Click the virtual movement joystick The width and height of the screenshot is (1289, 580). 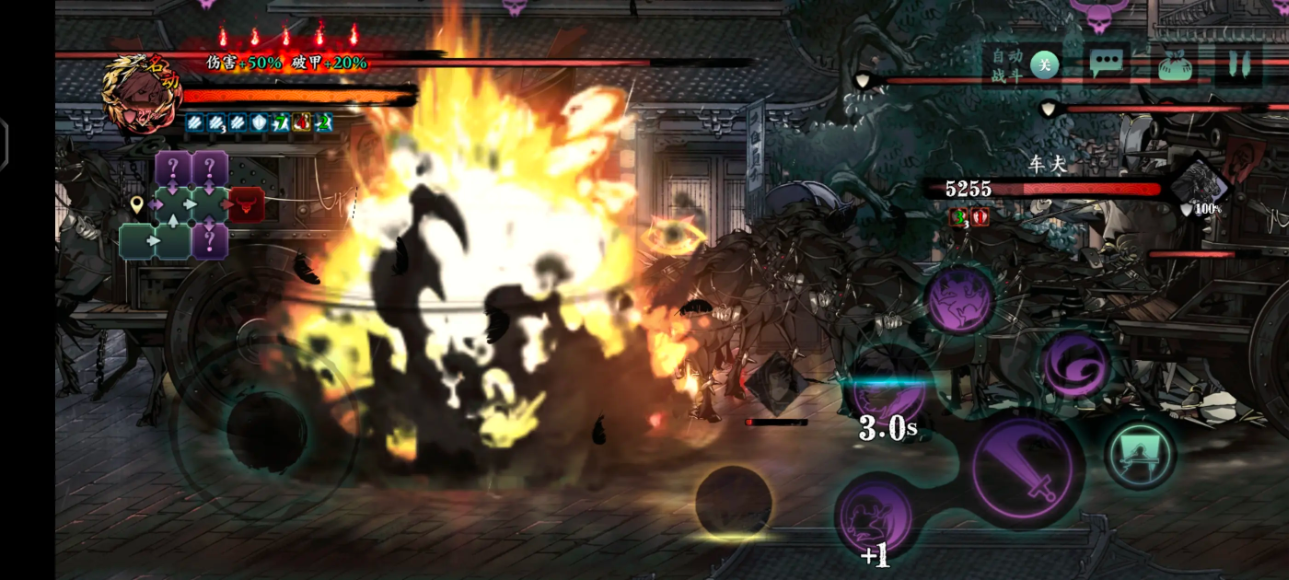[x=266, y=430]
